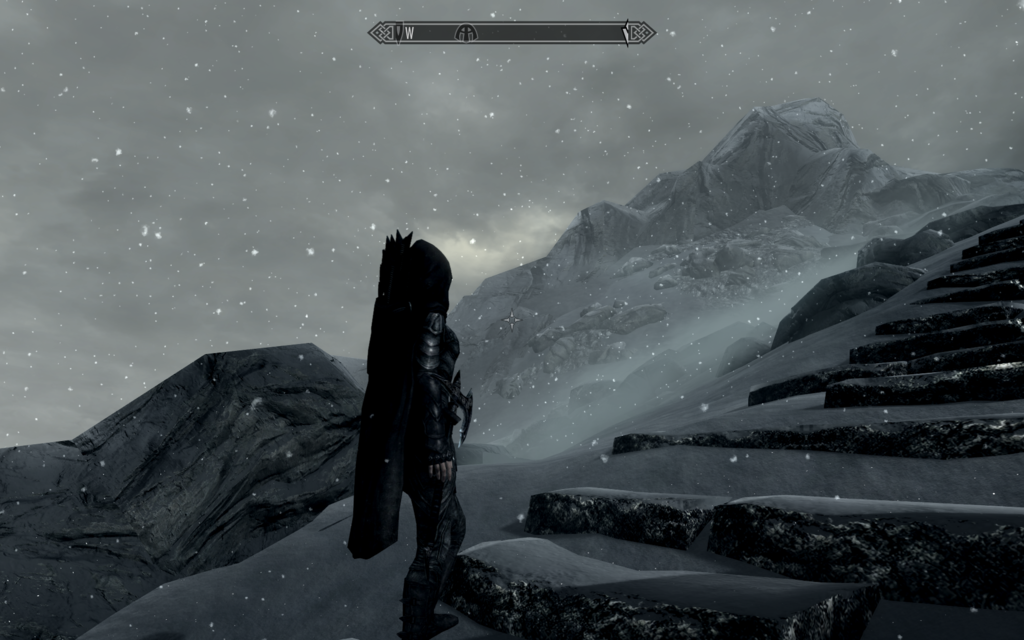Click the domed location marker on the compass

pos(465,33)
